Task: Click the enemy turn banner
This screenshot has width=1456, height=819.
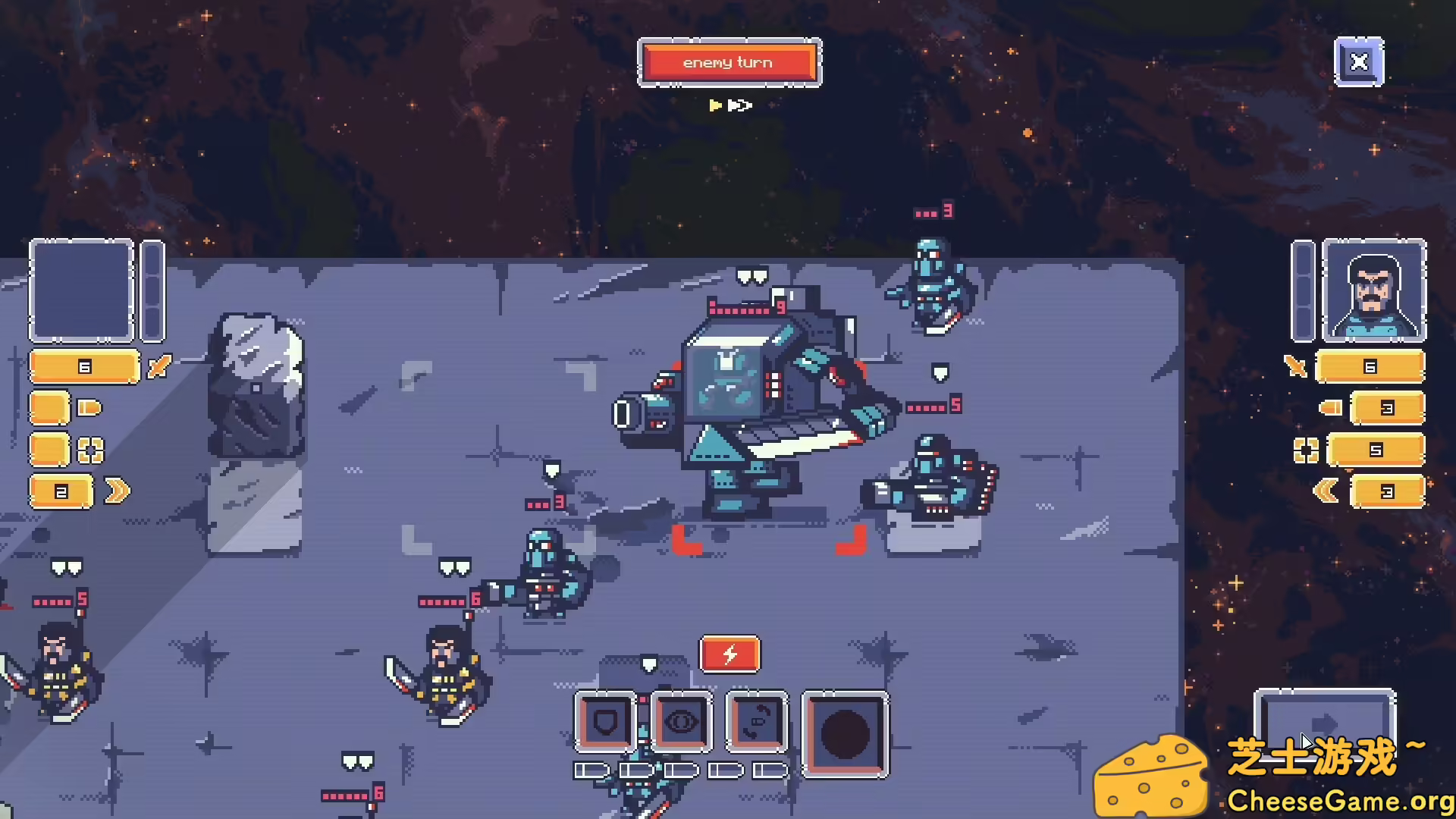Action: 730,63
